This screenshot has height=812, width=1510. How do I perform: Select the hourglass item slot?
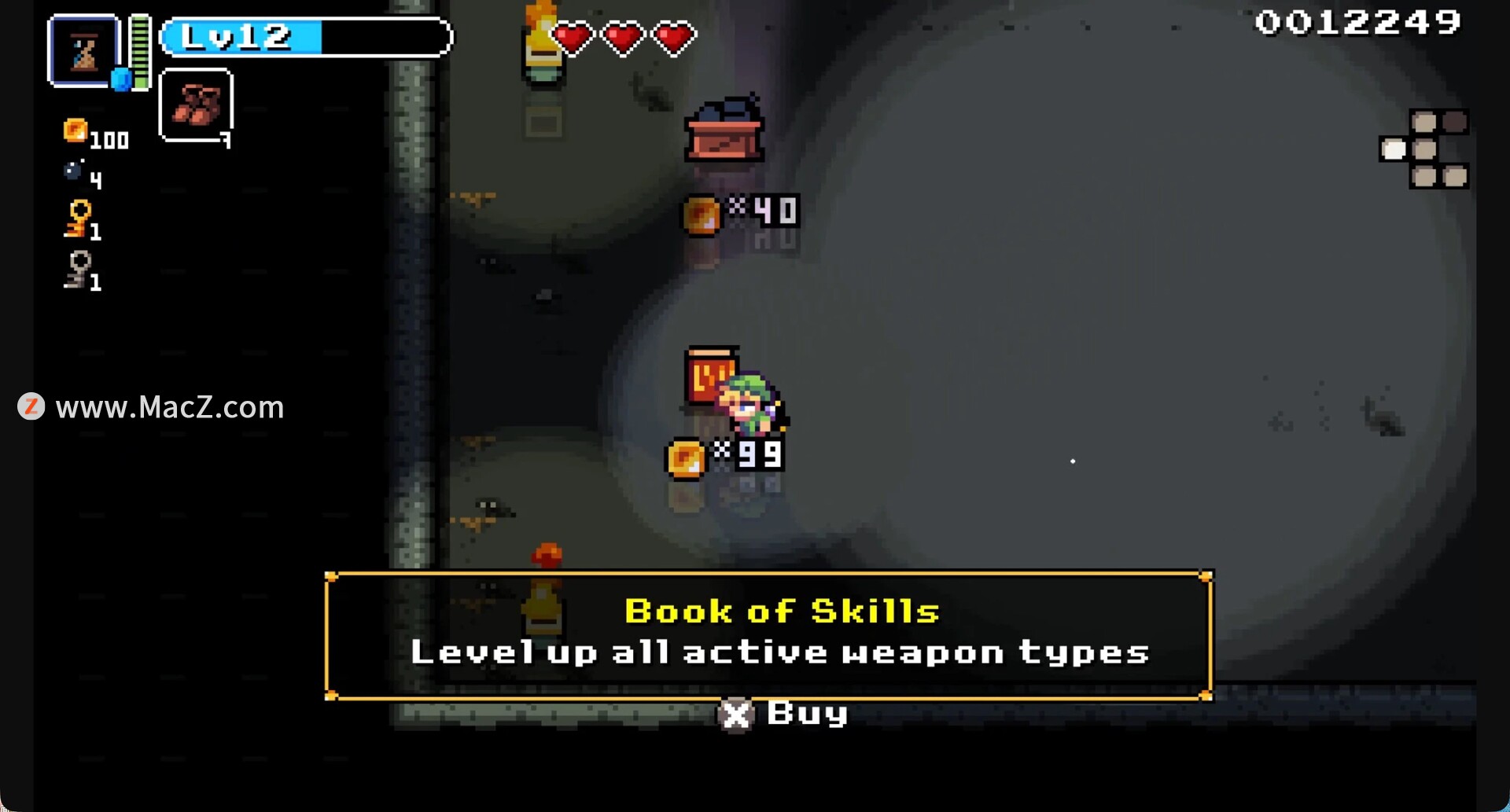coord(83,51)
